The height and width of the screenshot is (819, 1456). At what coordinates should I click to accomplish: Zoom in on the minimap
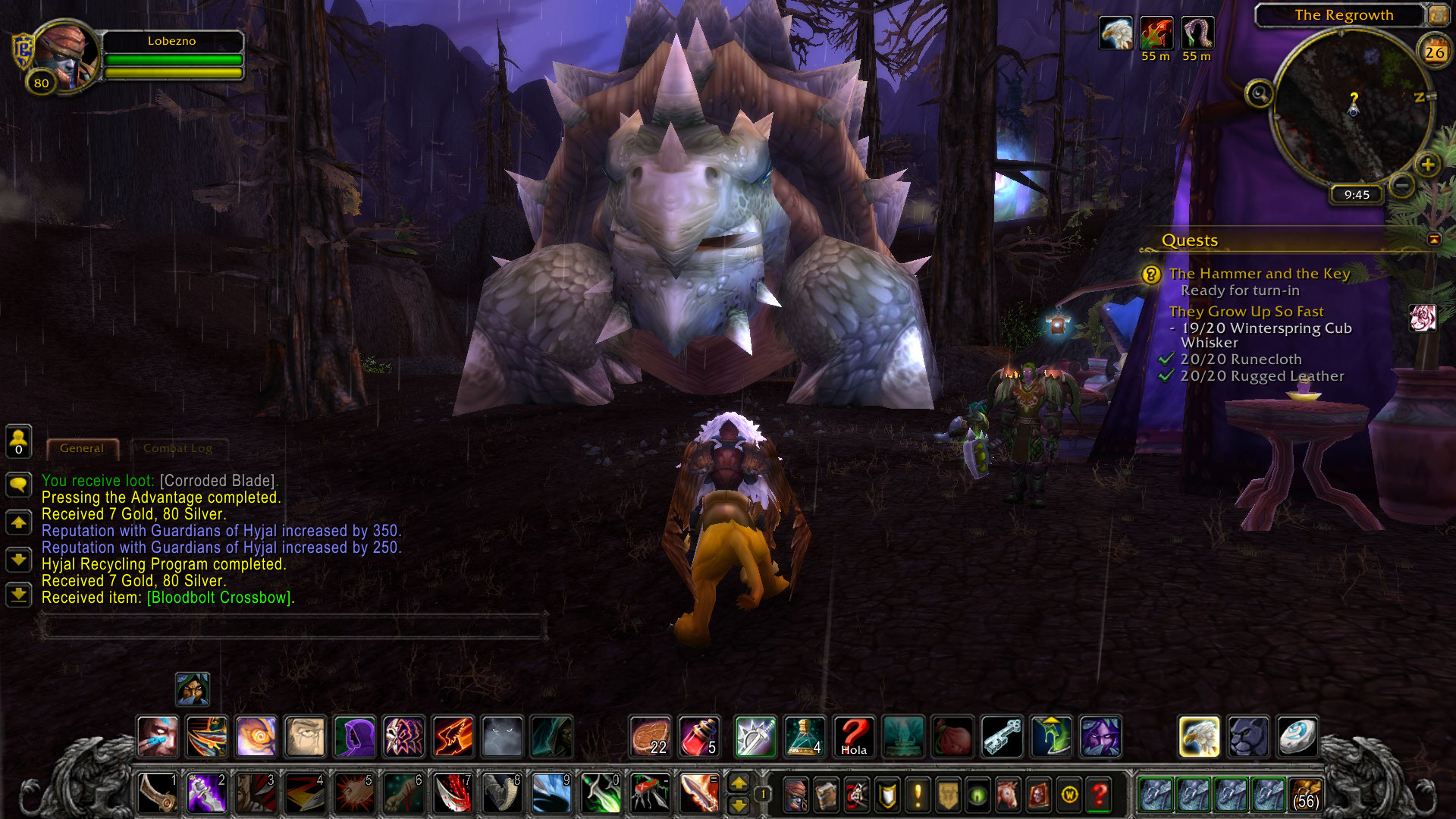tap(1427, 165)
